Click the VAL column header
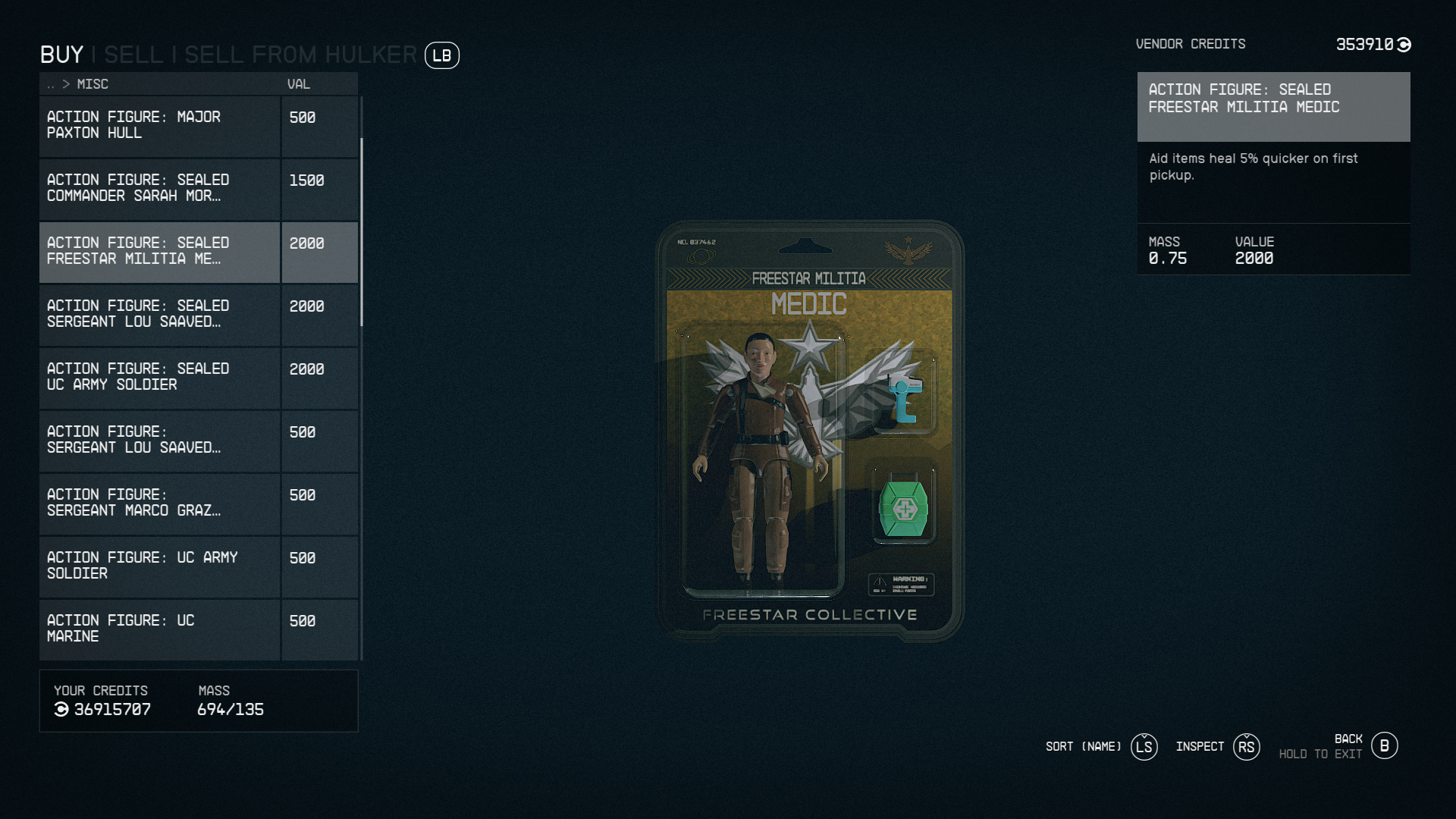1456x819 pixels. point(298,84)
